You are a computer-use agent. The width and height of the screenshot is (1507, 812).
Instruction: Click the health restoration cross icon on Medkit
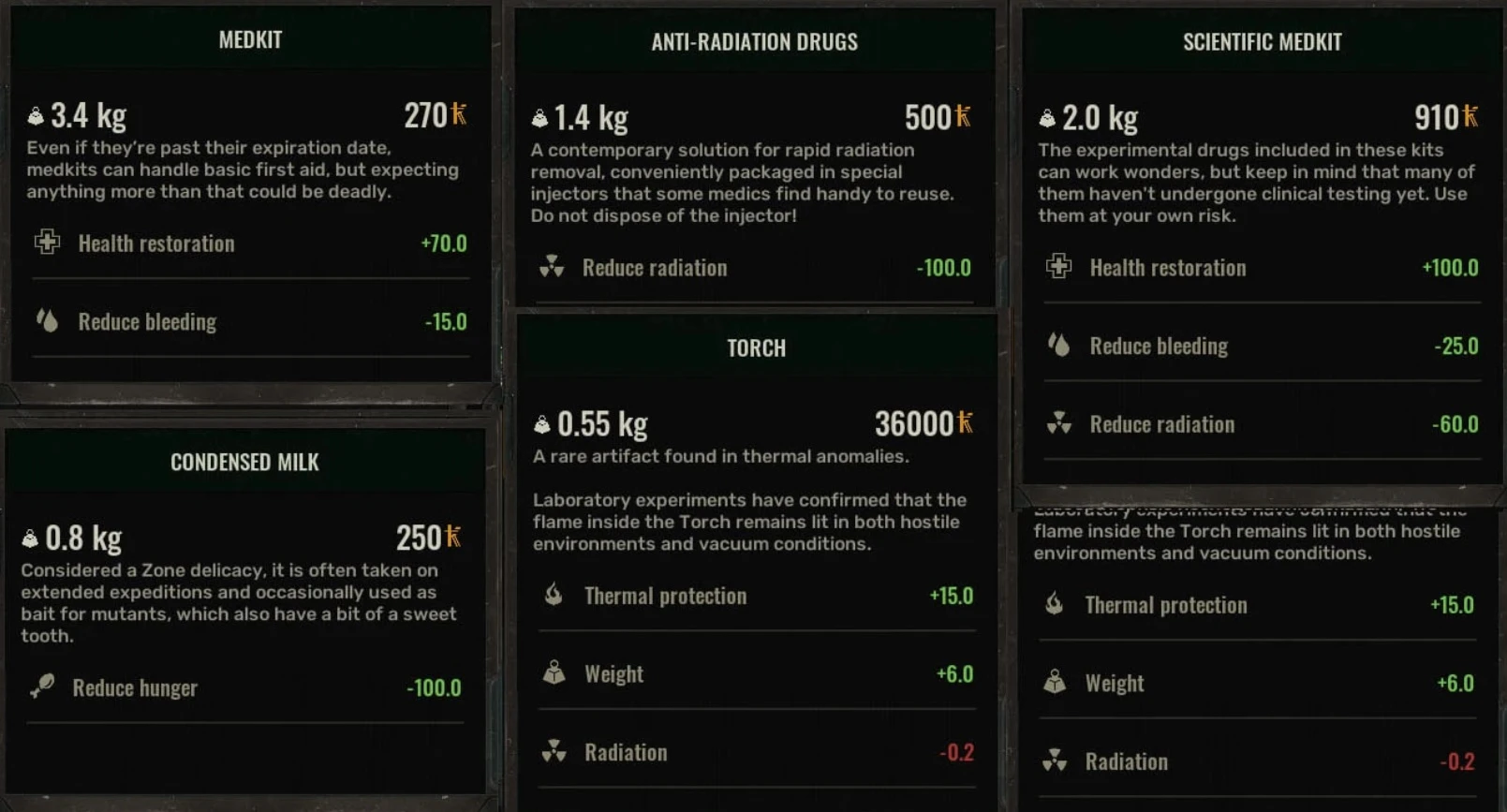point(46,244)
